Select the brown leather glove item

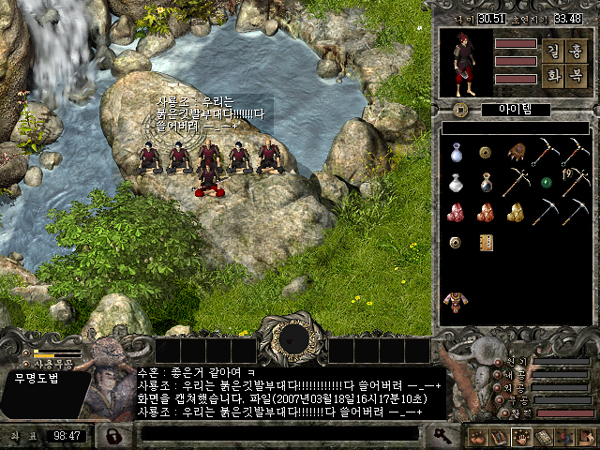pos(516,152)
